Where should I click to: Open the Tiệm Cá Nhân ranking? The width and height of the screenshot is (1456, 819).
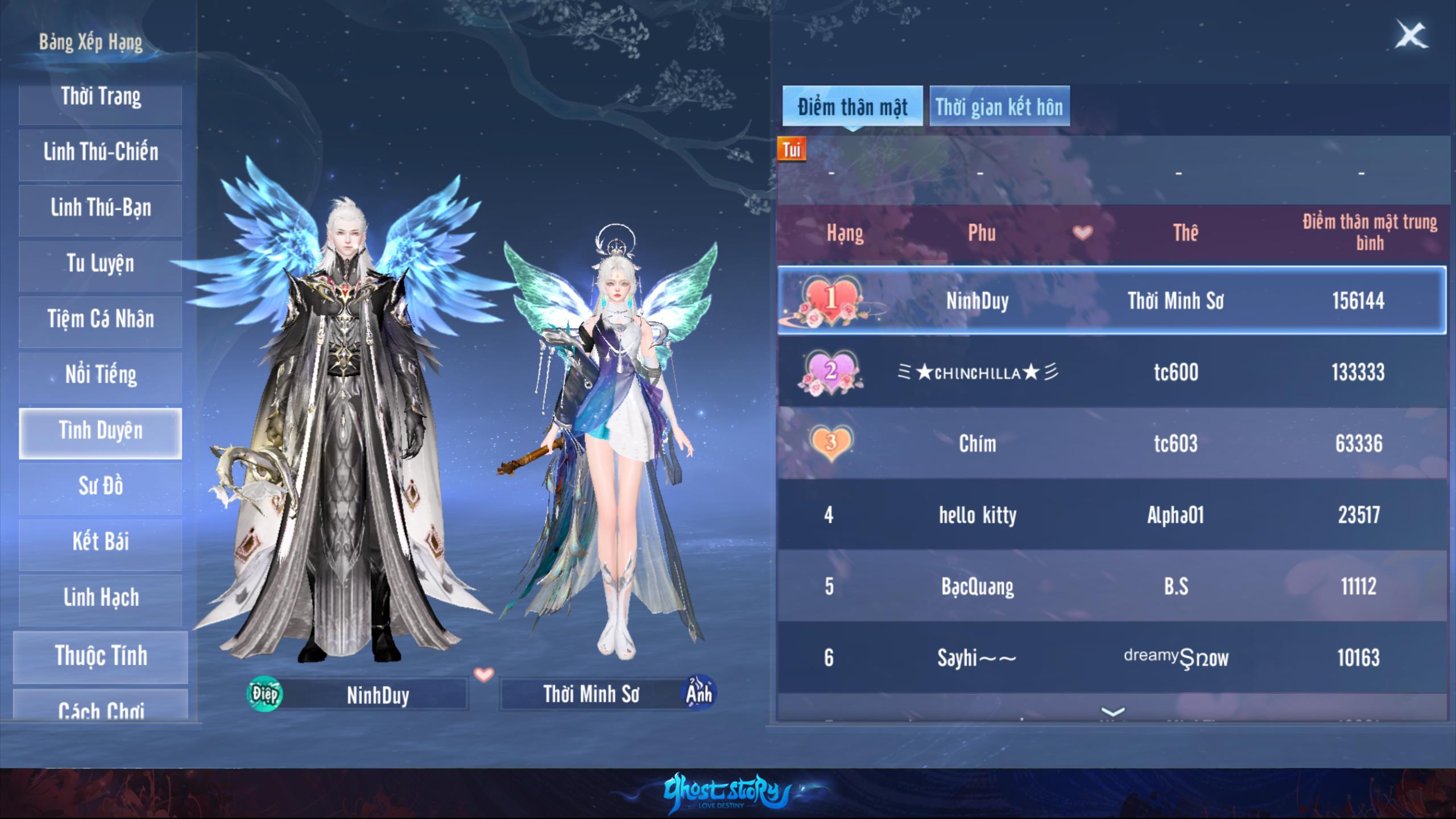pos(101,320)
